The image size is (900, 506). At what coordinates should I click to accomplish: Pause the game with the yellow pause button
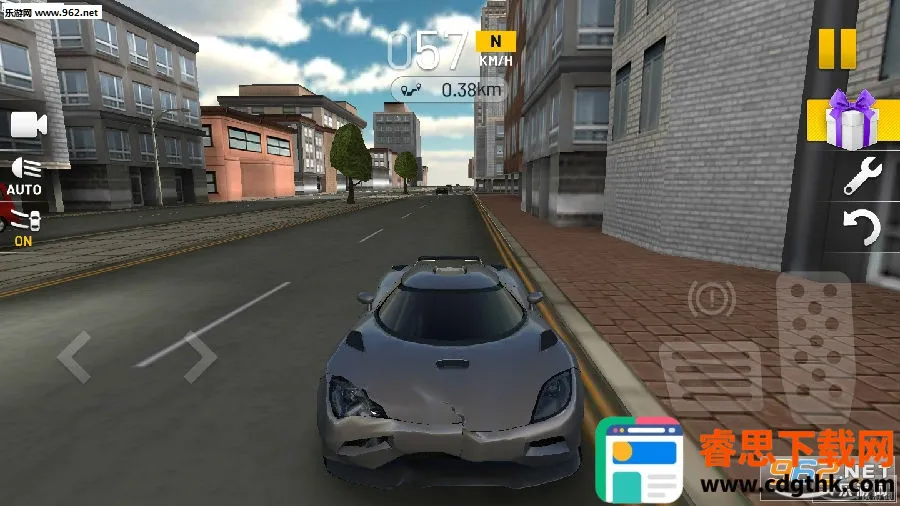[x=837, y=47]
